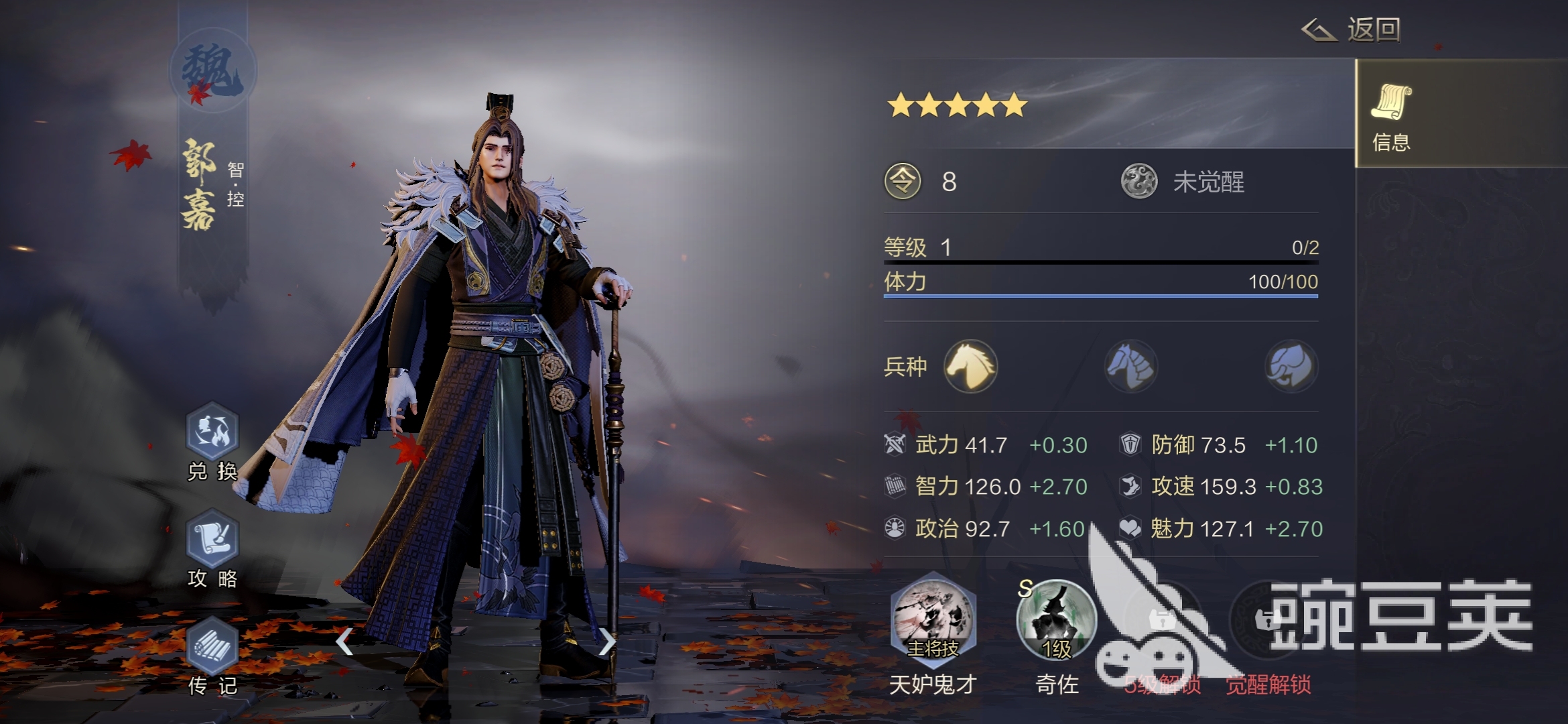1568x724 pixels.
Task: Show the next general with right arrow
Action: pyautogui.click(x=606, y=642)
